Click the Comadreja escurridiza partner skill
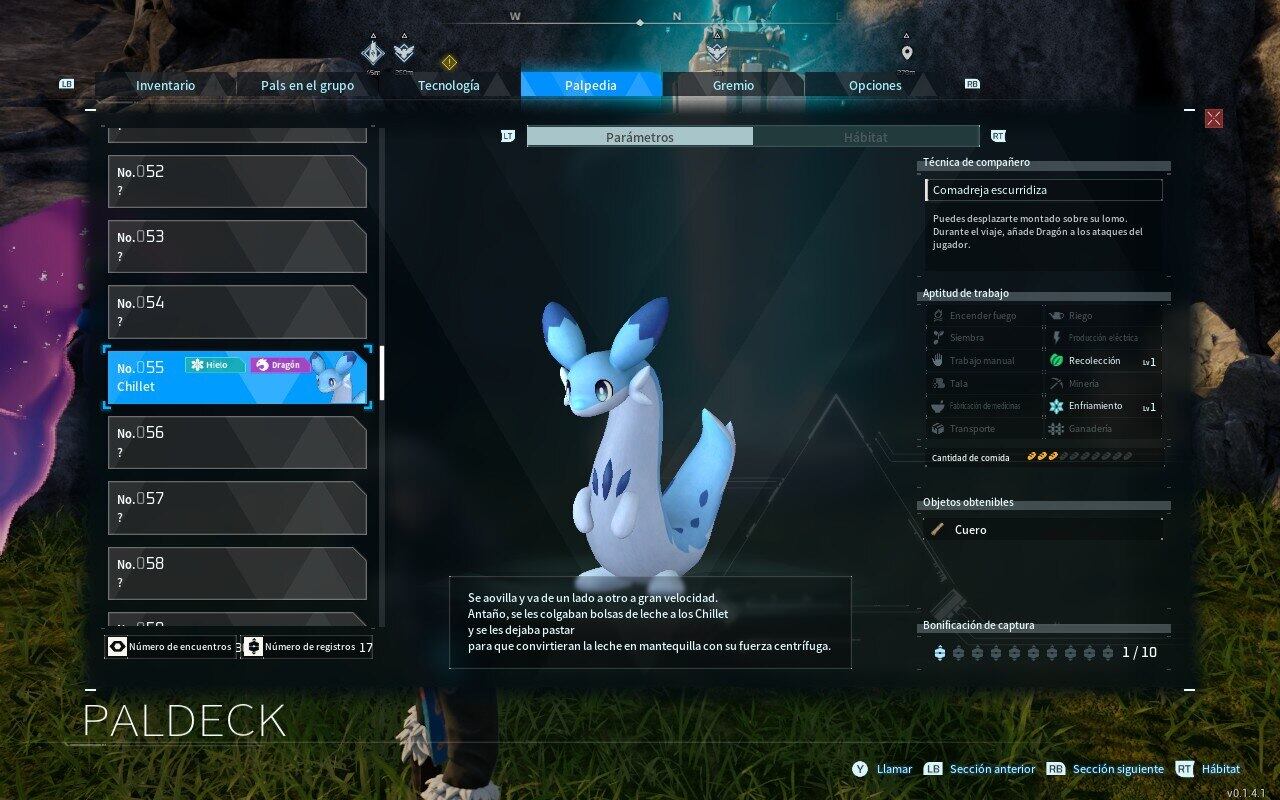Viewport: 1280px width, 800px height. coord(1043,190)
